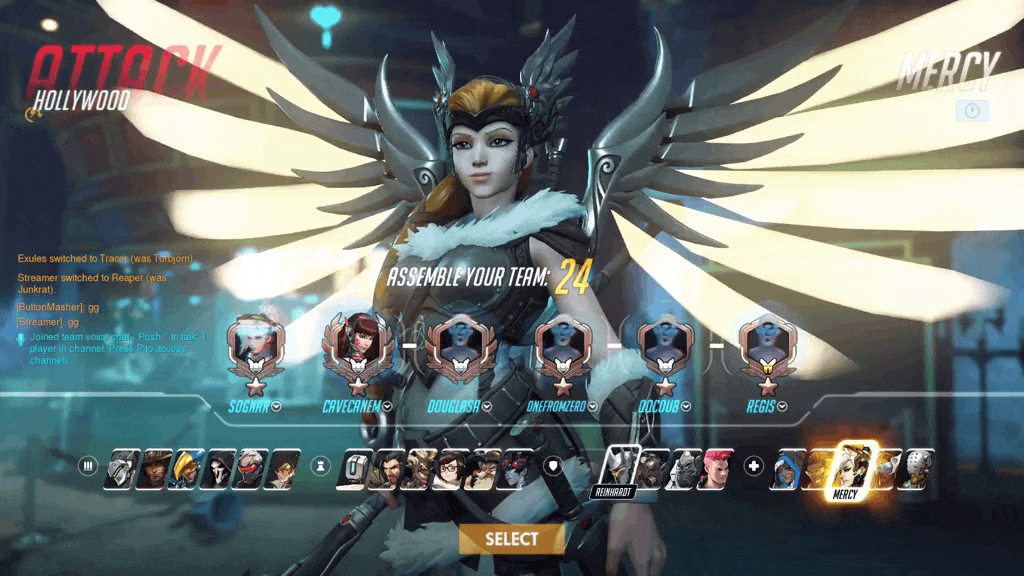Viewport: 1024px width, 576px height.
Task: Select Genji's hero portrait
Action: pyautogui.click(x=123, y=468)
